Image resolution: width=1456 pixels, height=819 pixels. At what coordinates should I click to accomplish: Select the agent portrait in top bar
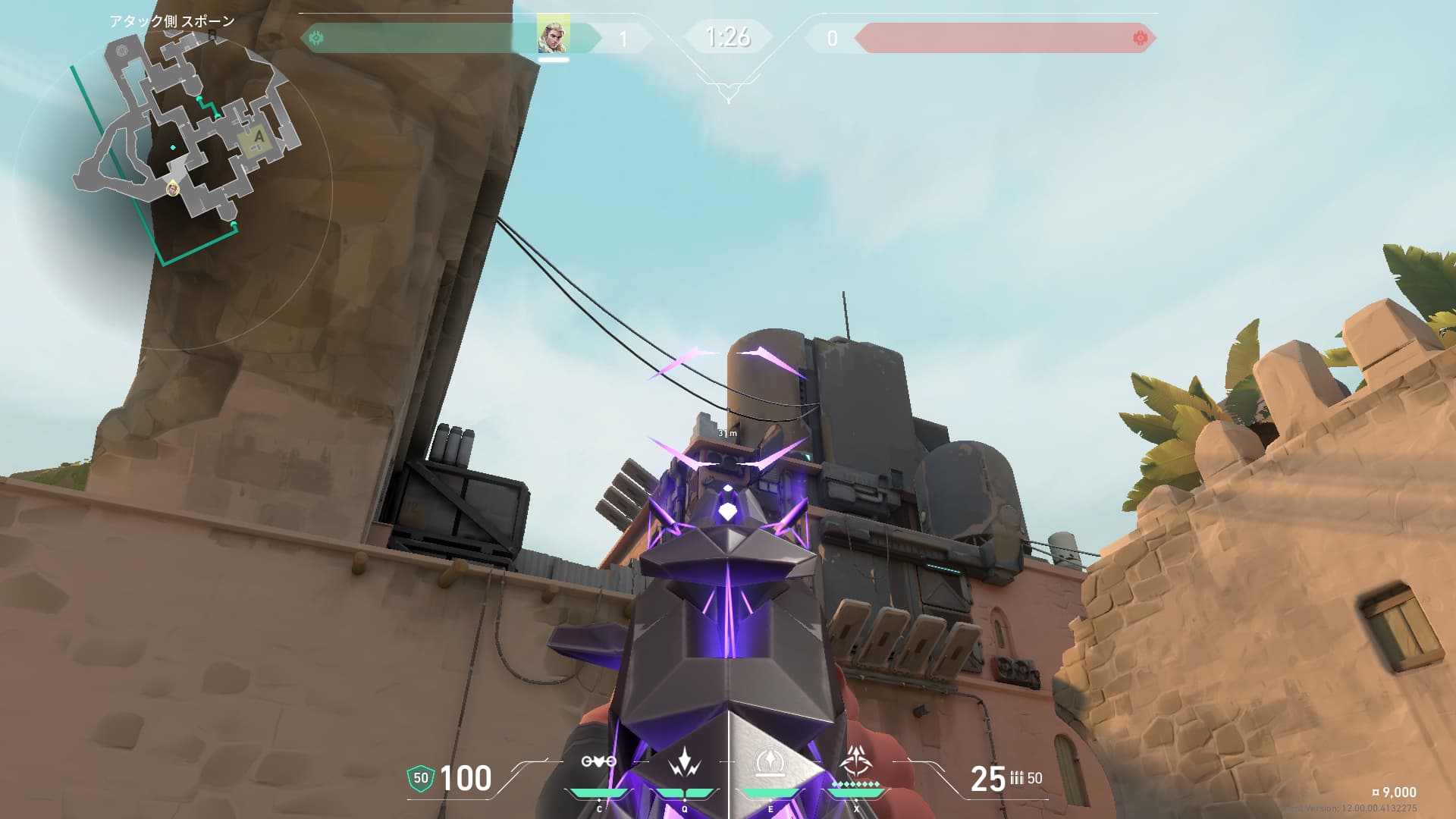(553, 36)
